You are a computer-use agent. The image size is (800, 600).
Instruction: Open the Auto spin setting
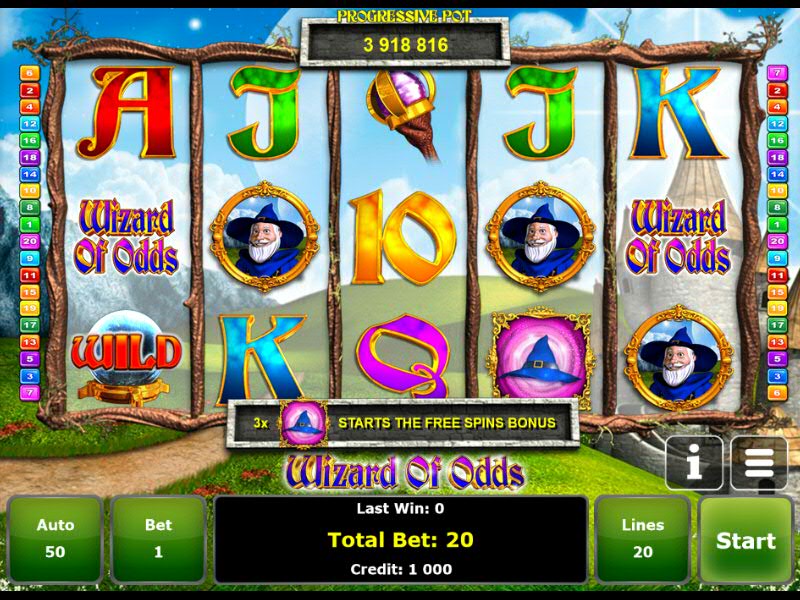coord(55,538)
